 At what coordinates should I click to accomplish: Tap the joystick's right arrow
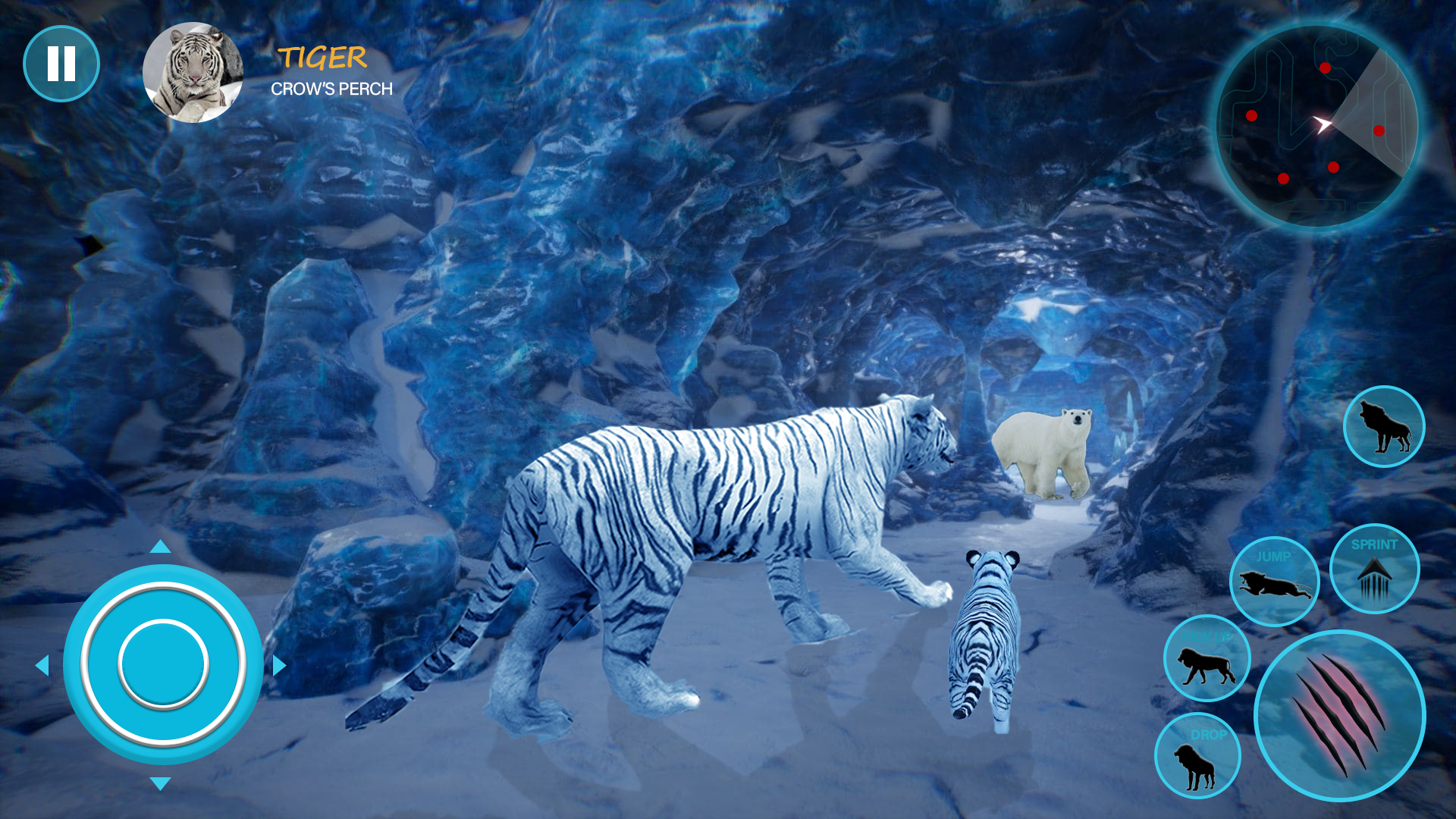coord(279,666)
